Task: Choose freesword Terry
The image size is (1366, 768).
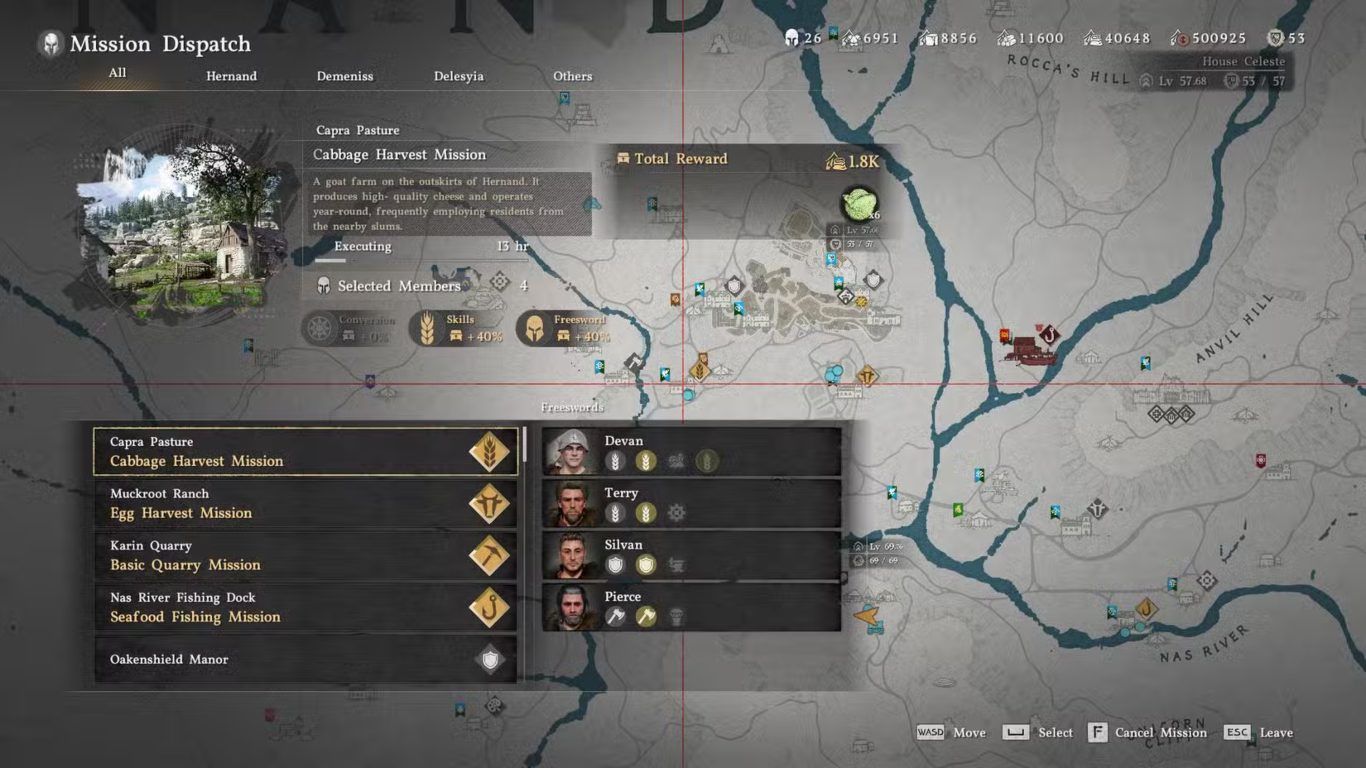Action: tap(691, 504)
